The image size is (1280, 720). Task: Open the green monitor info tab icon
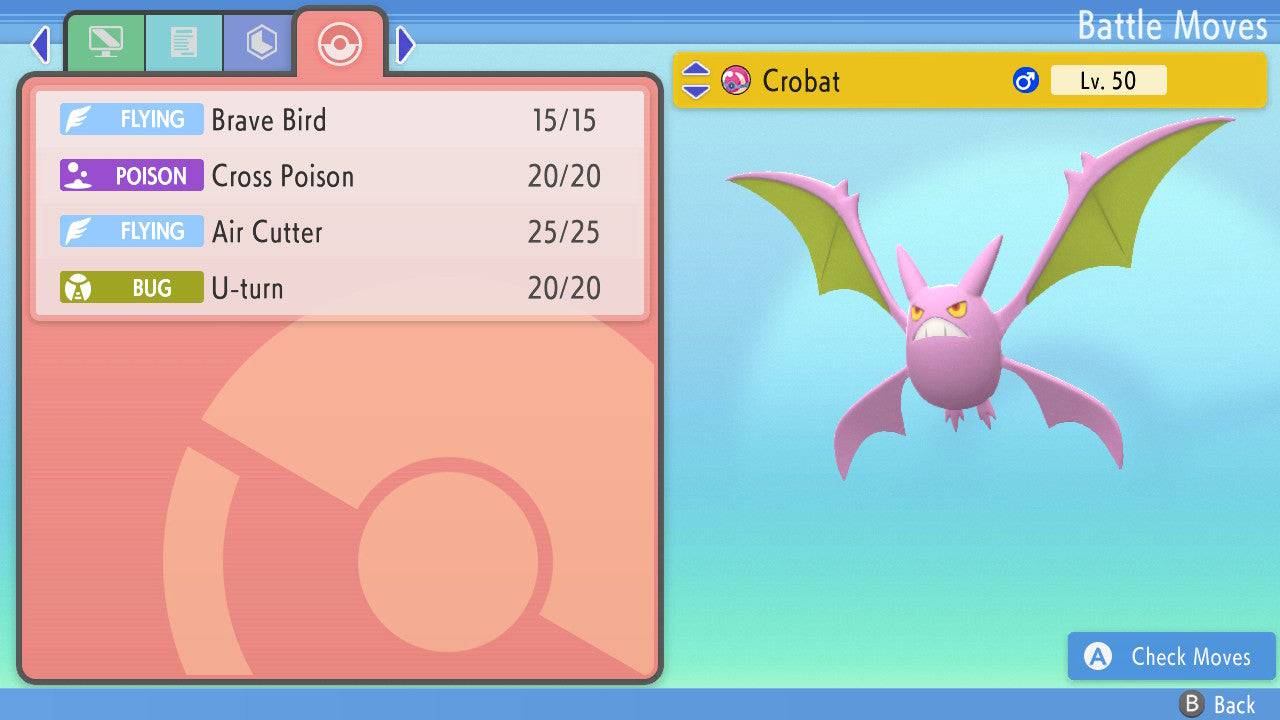coord(106,43)
